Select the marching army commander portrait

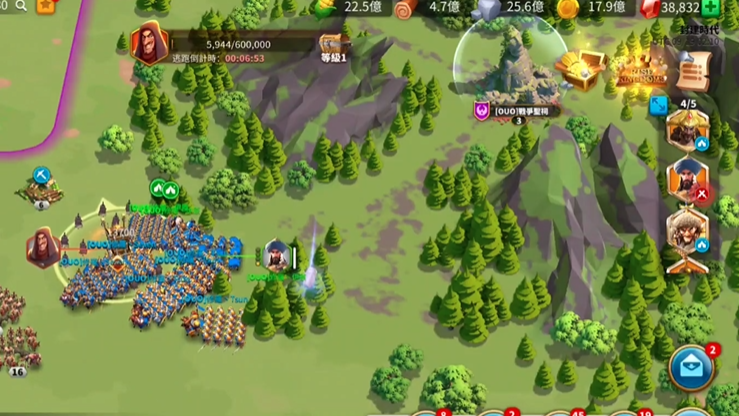pyautogui.click(x=276, y=257)
